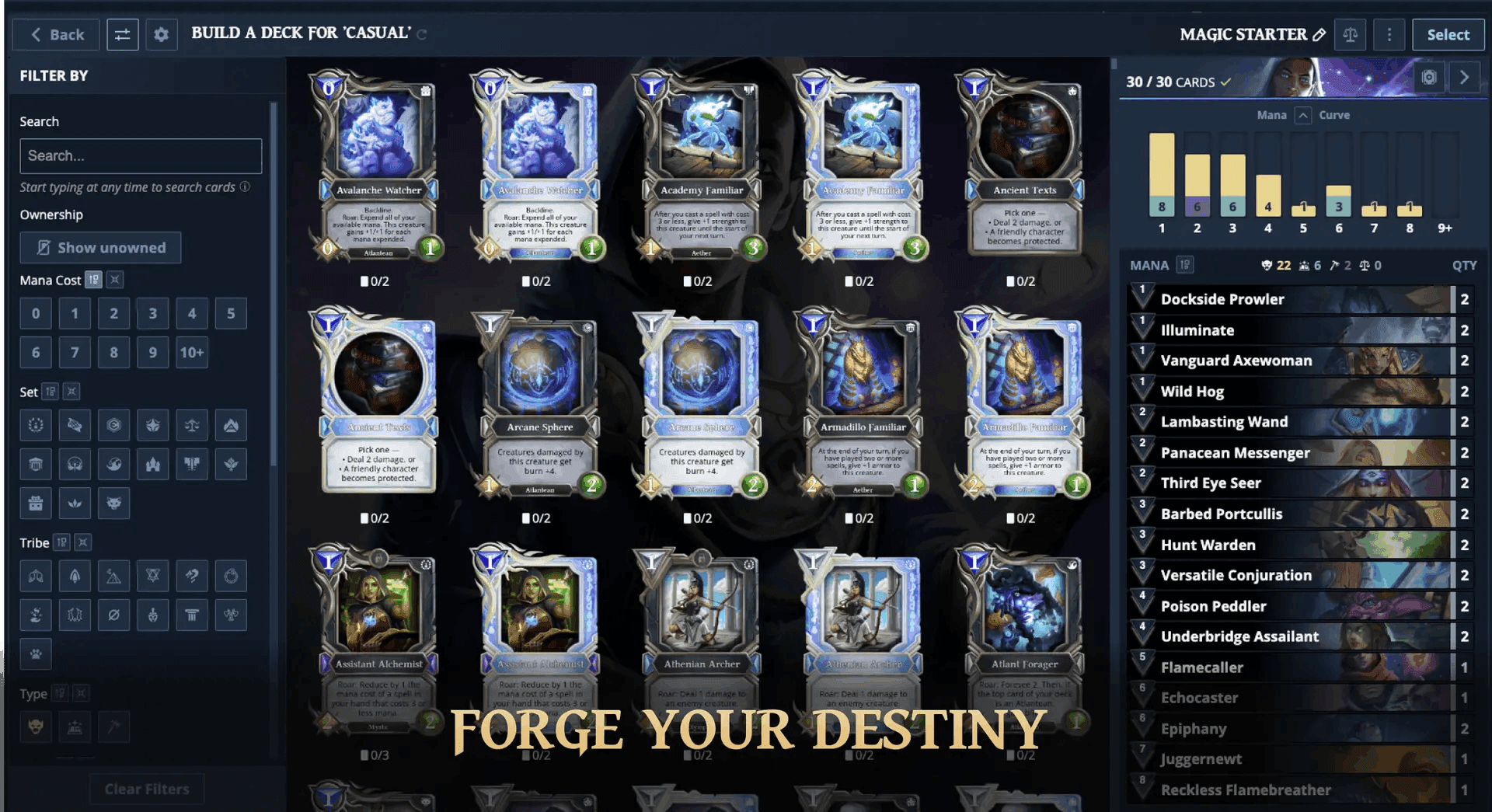Screen dimensions: 1492x812
Task: Click the camera/card-back icon above the deck list
Action: point(1431,77)
